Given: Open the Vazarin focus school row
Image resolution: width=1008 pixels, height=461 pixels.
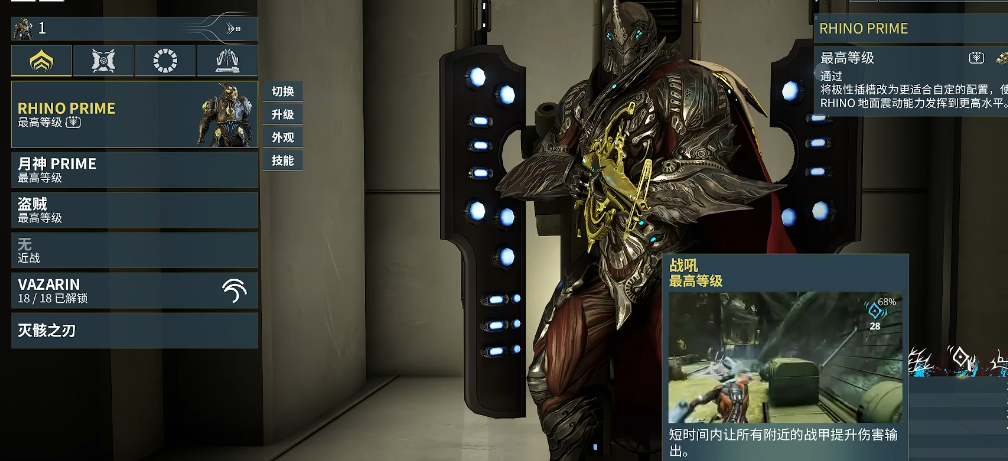Looking at the screenshot, I should 134,290.
